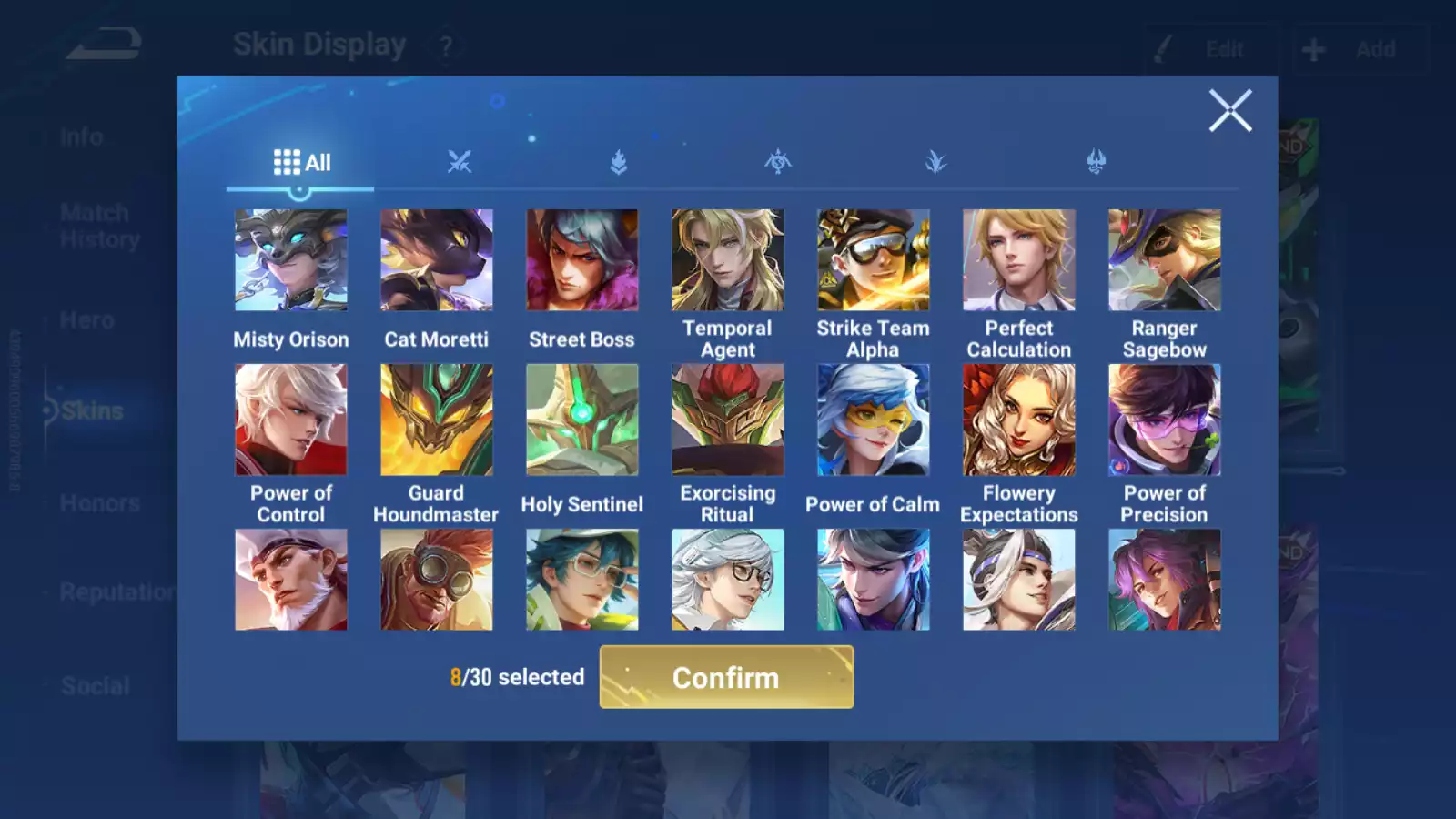The height and width of the screenshot is (819, 1456).
Task: Select the Street Boss skin thumbnail
Action: coord(582,258)
